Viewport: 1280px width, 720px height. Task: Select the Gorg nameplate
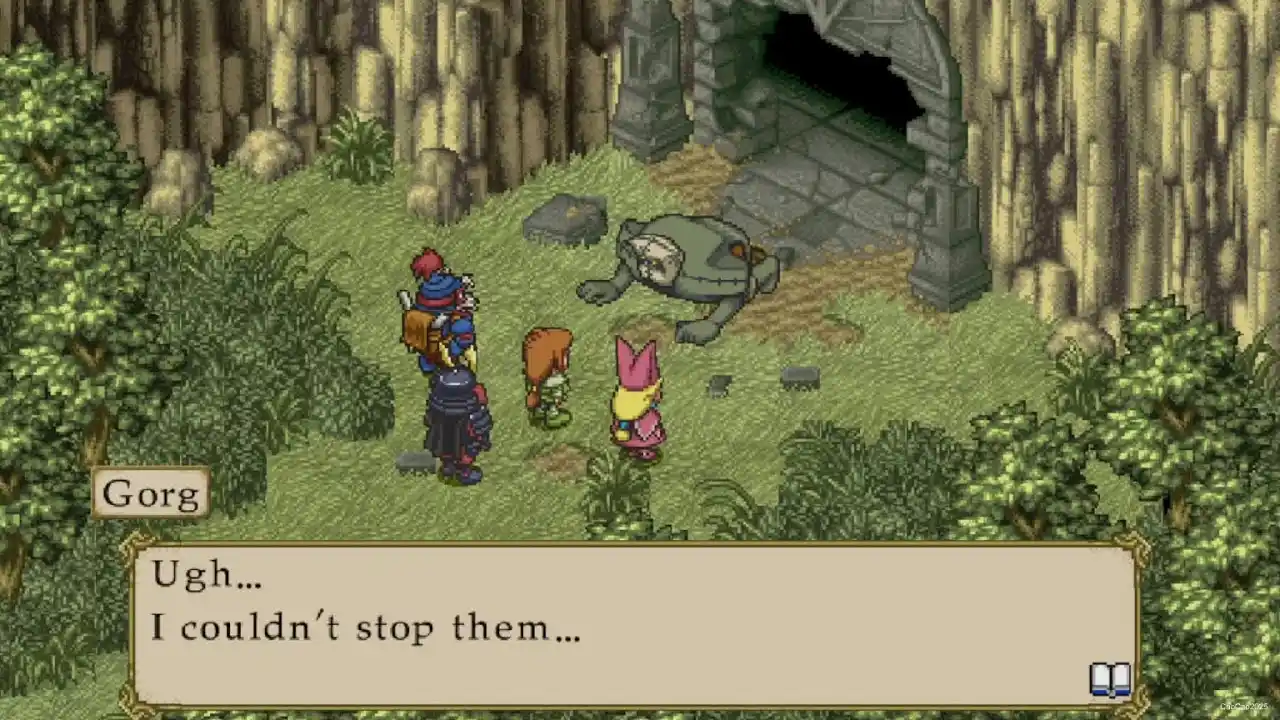(x=151, y=492)
